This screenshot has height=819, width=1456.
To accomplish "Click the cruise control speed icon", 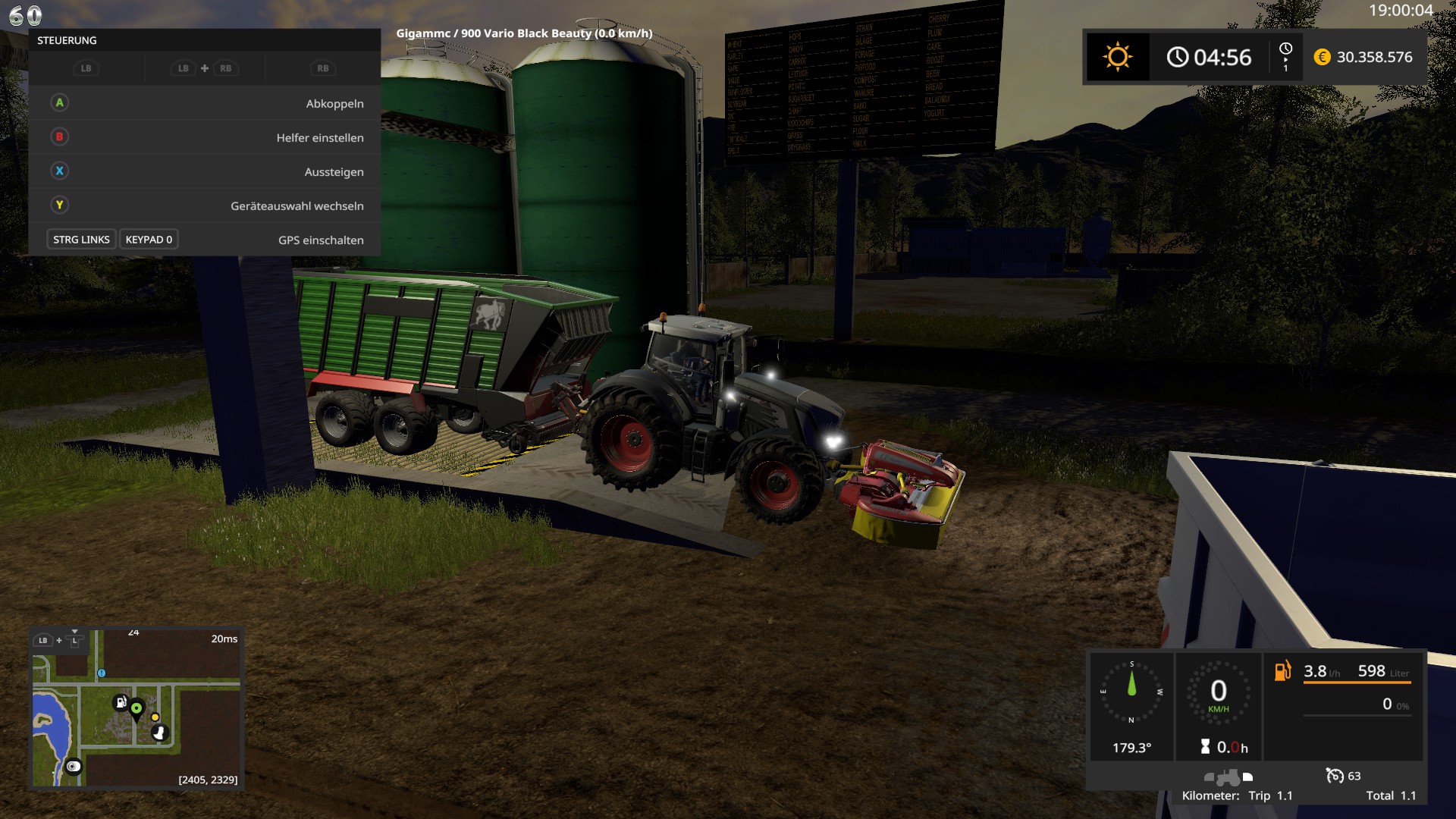I will [x=1334, y=776].
